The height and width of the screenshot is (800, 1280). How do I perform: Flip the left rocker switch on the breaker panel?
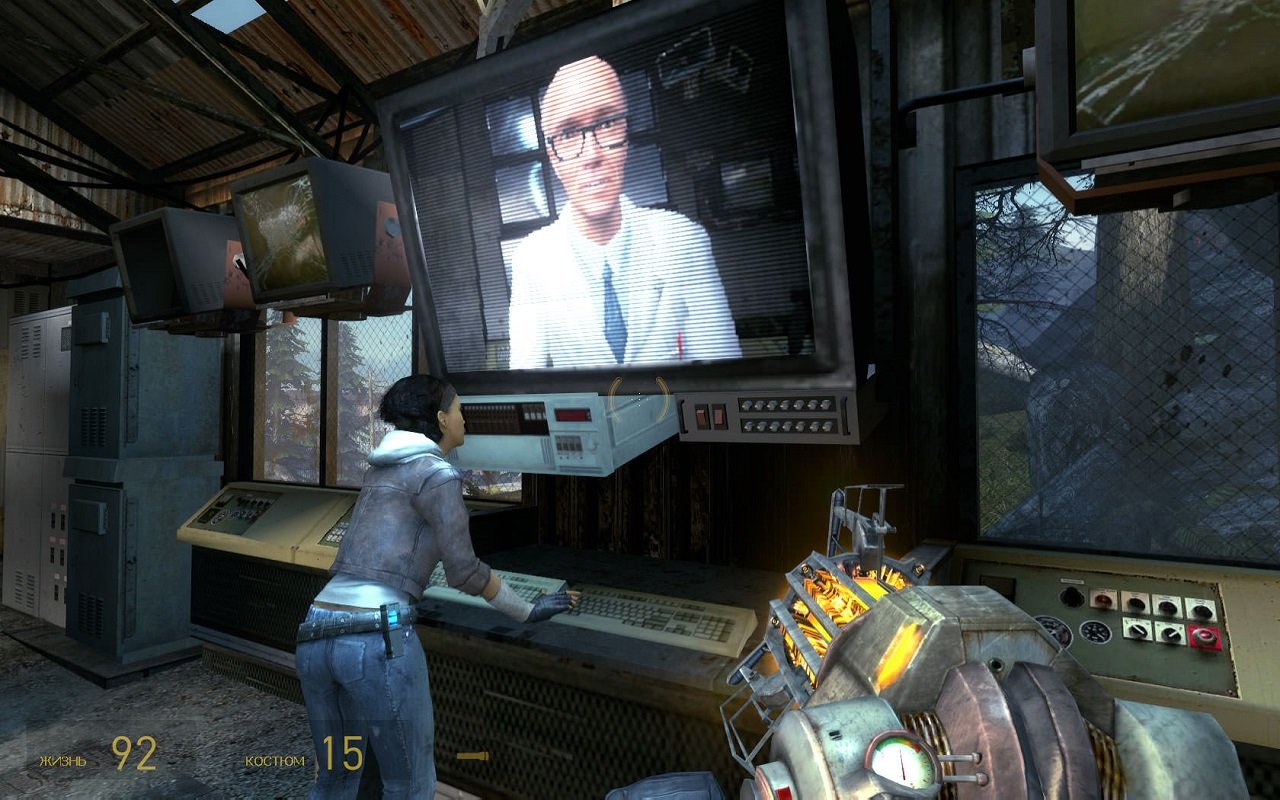[x=701, y=416]
